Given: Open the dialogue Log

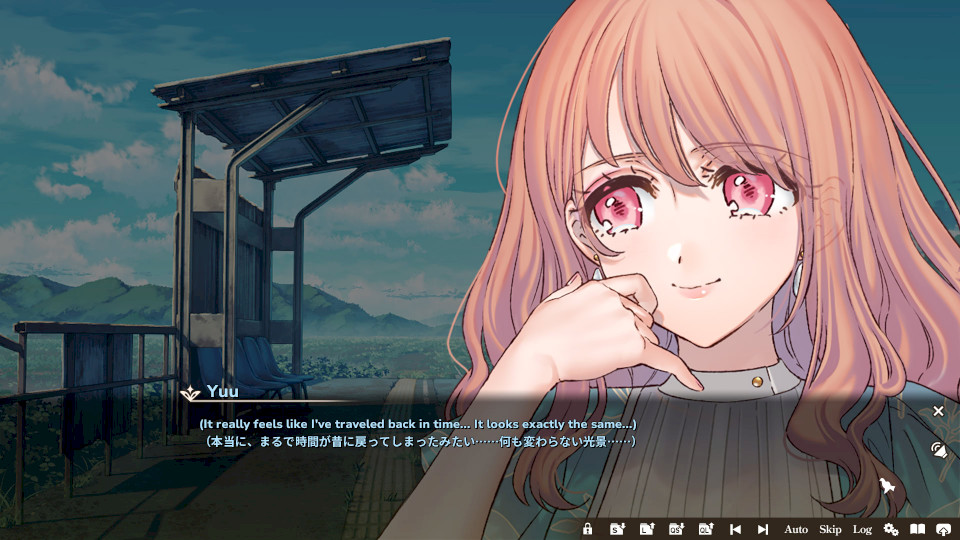Looking at the screenshot, I should tap(862, 529).
